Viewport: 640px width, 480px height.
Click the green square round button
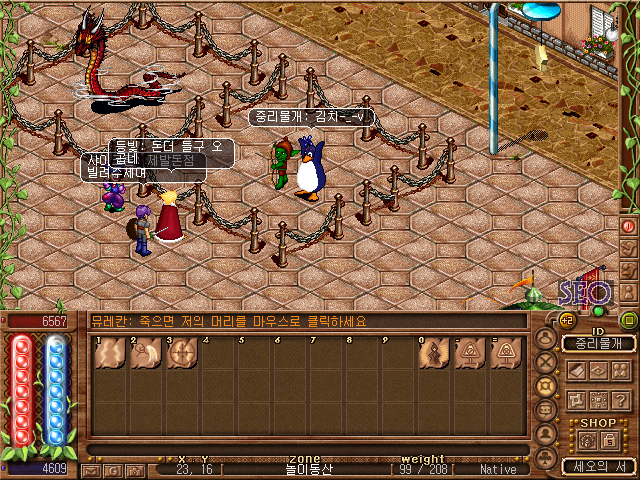pyautogui.click(x=628, y=320)
